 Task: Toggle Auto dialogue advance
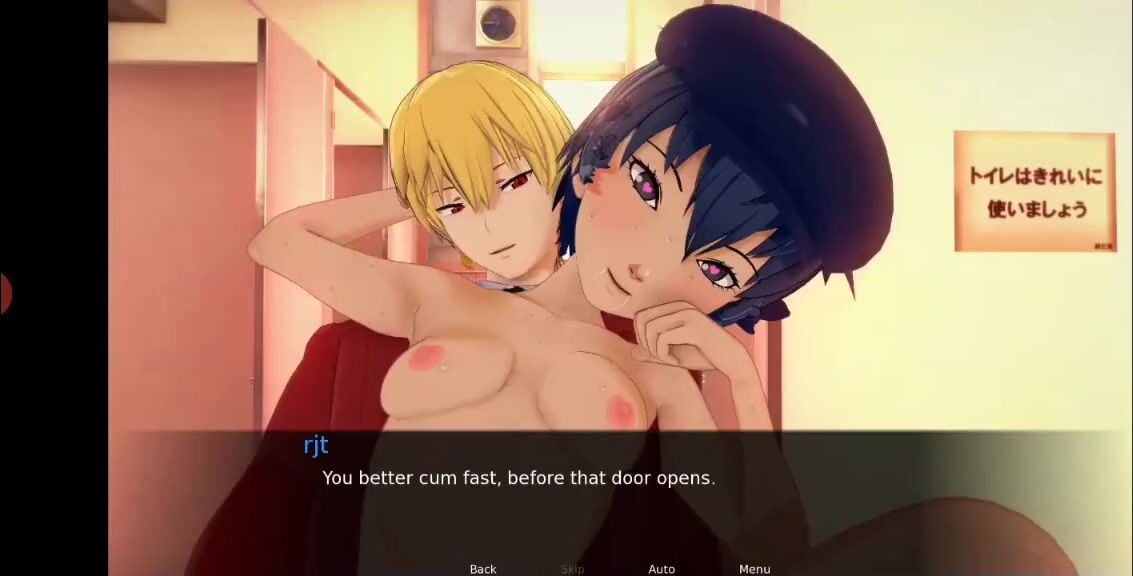tap(661, 569)
